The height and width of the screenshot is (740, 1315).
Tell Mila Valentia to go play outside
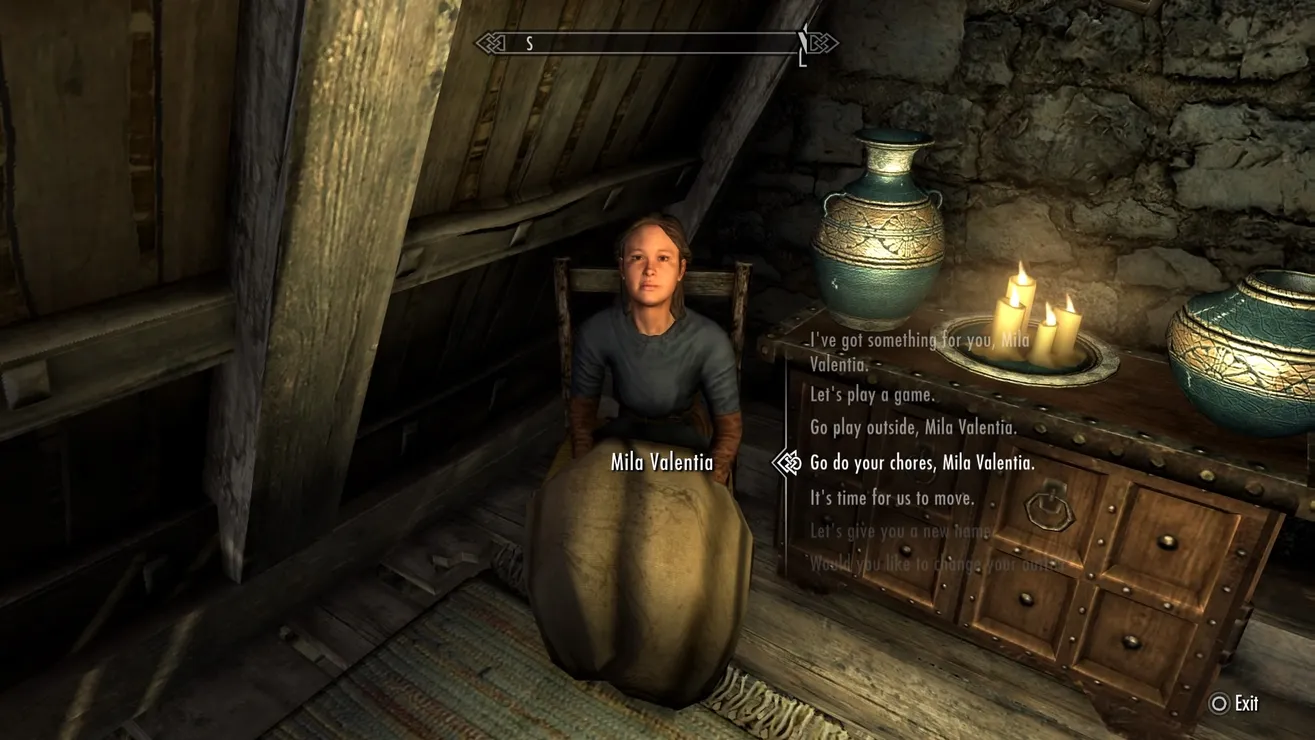point(913,428)
